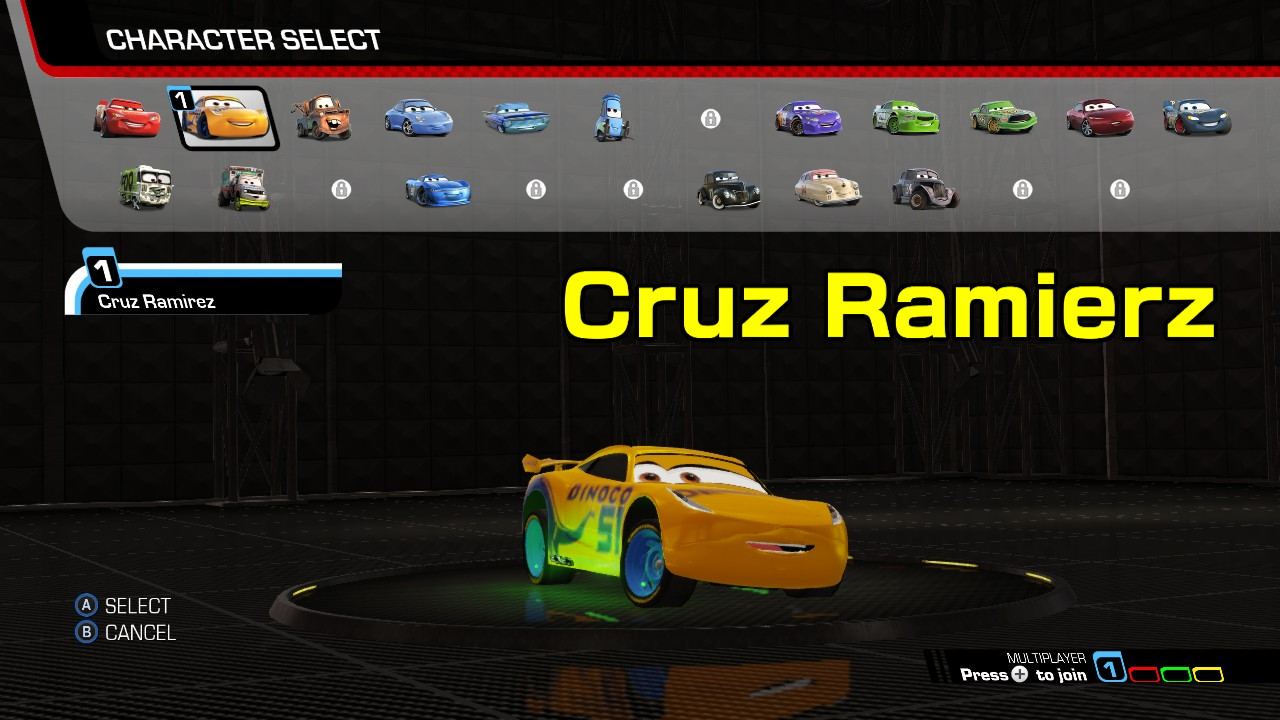
Task: Select Sally the light blue Porsche
Action: 419,118
